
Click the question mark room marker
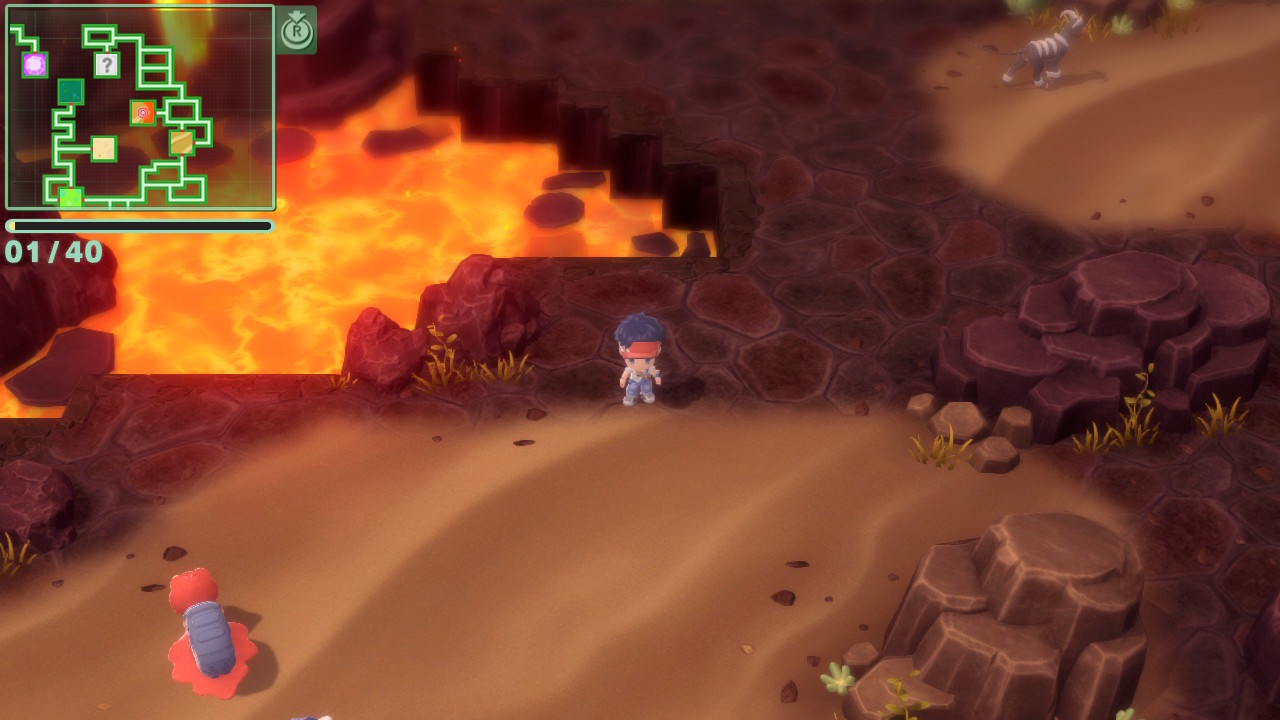(107, 65)
